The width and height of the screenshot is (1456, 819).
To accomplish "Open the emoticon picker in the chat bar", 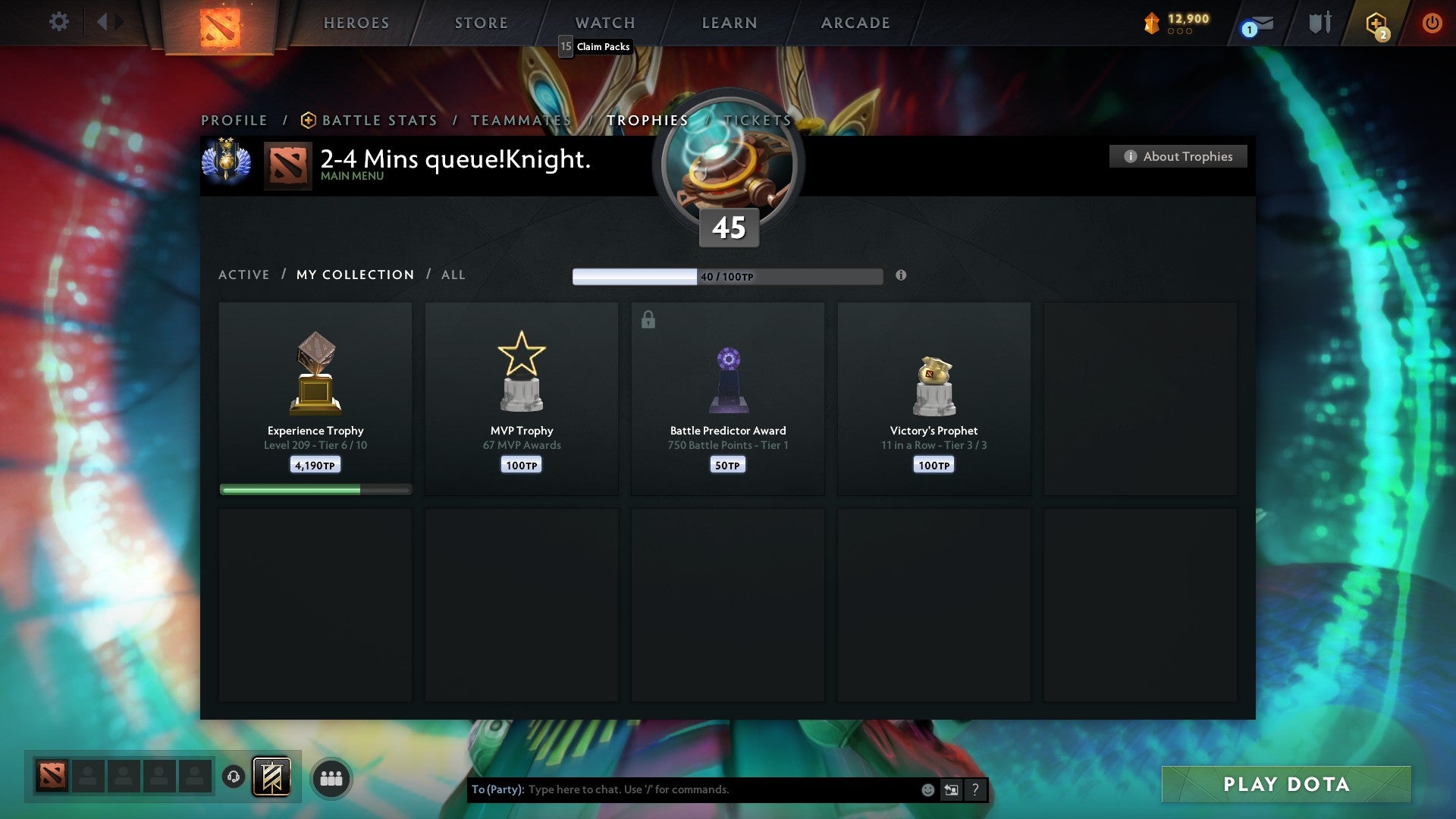I will (927, 789).
